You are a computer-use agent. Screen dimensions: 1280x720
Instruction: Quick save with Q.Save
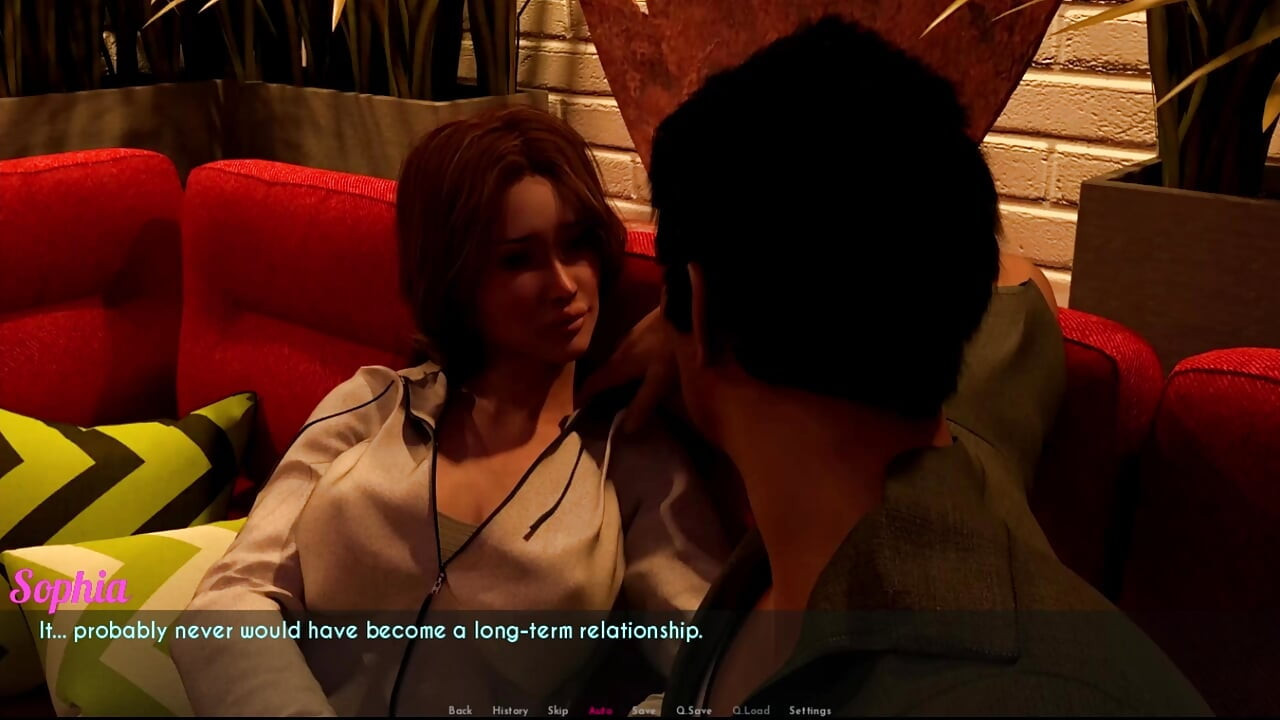(694, 711)
